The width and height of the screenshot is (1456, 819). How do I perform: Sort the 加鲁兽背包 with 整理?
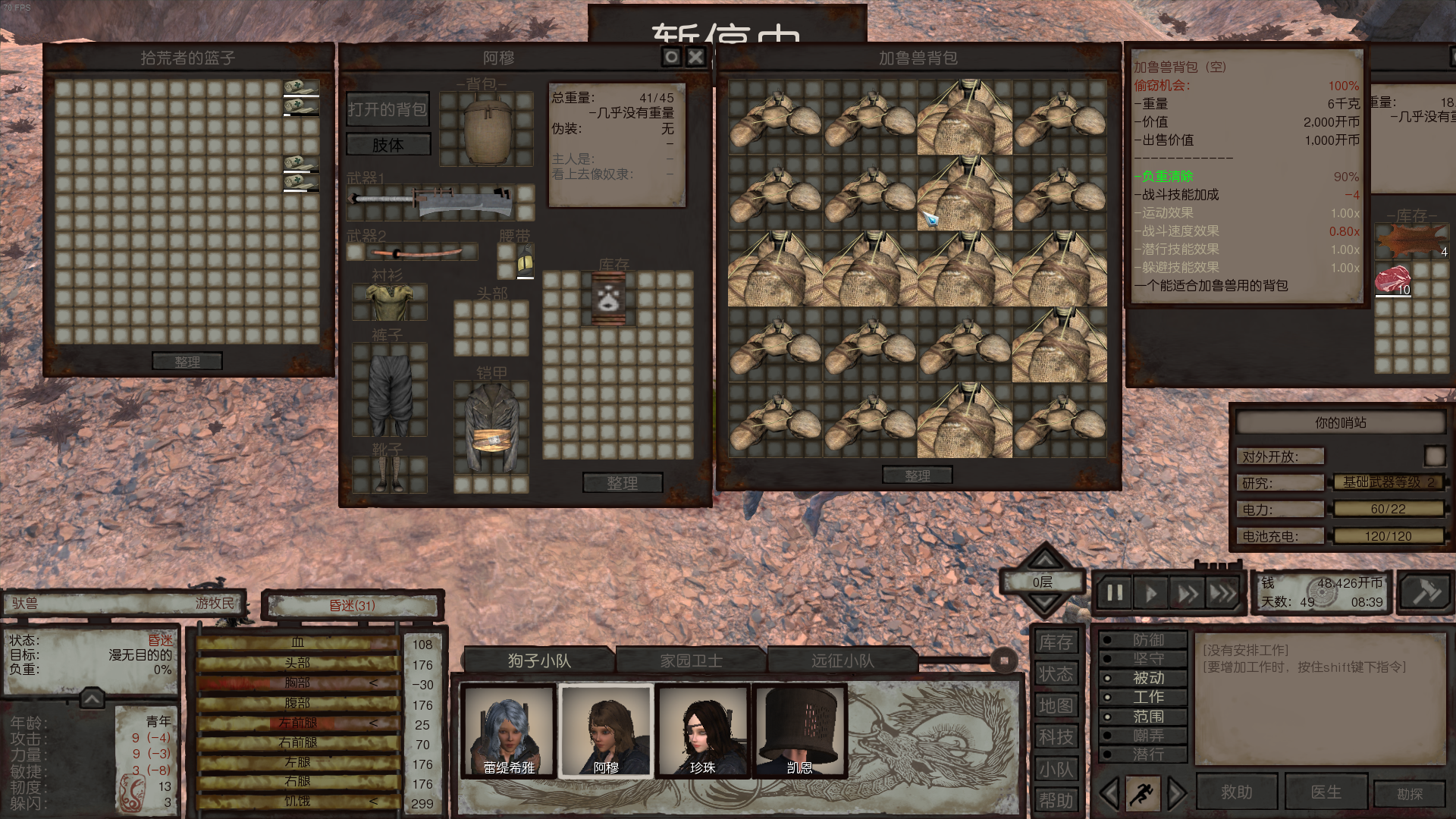point(918,475)
